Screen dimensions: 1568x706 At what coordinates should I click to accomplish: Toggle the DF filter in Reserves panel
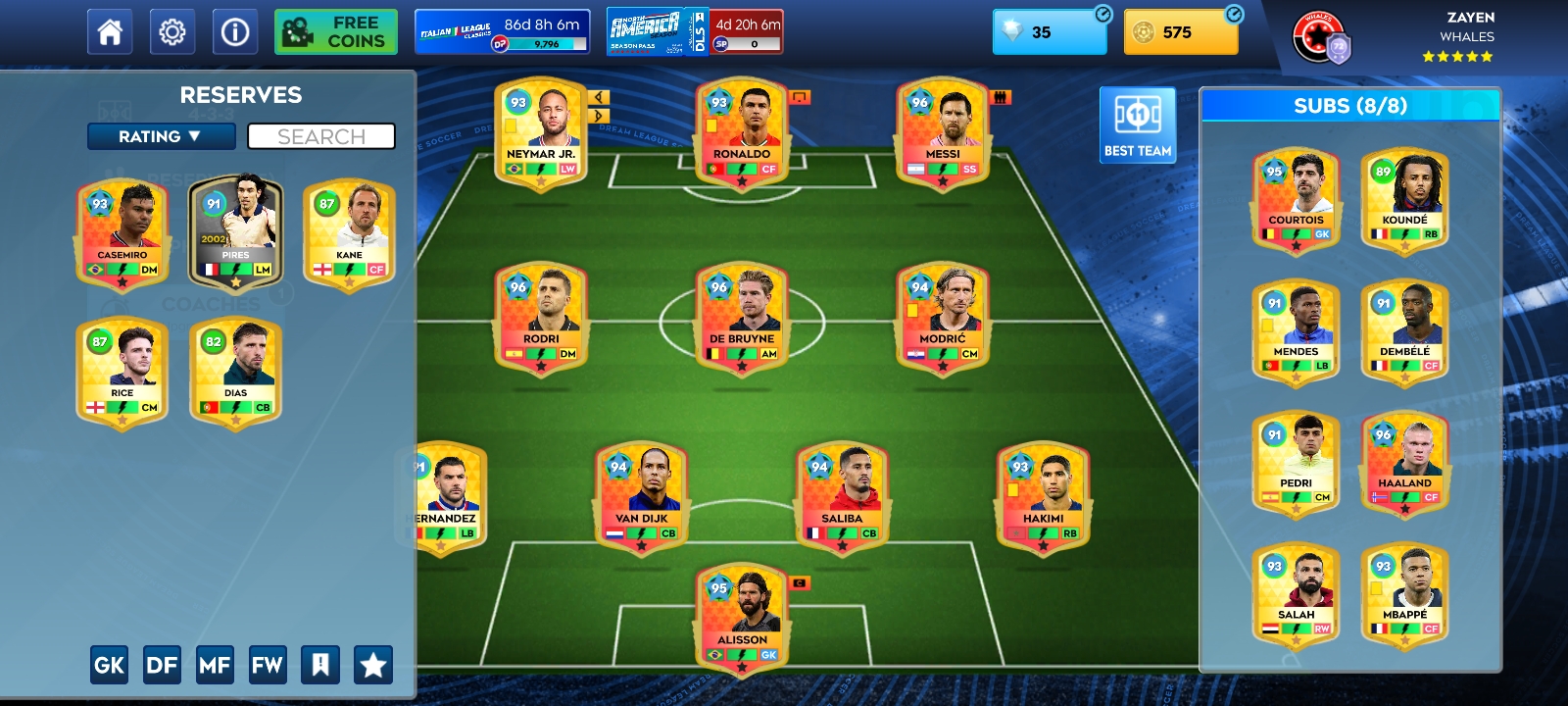[163, 664]
